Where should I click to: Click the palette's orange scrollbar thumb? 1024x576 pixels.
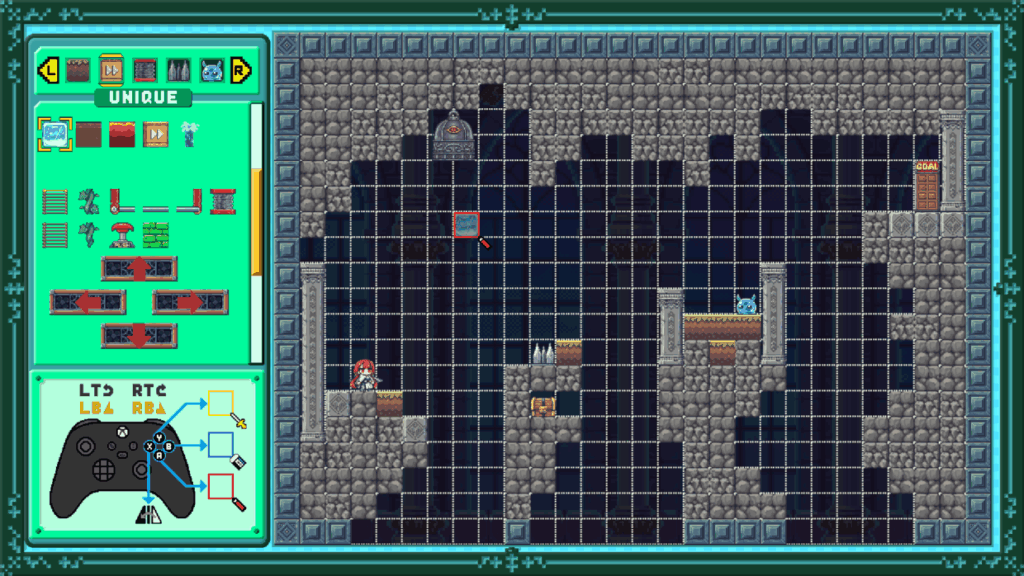256,220
